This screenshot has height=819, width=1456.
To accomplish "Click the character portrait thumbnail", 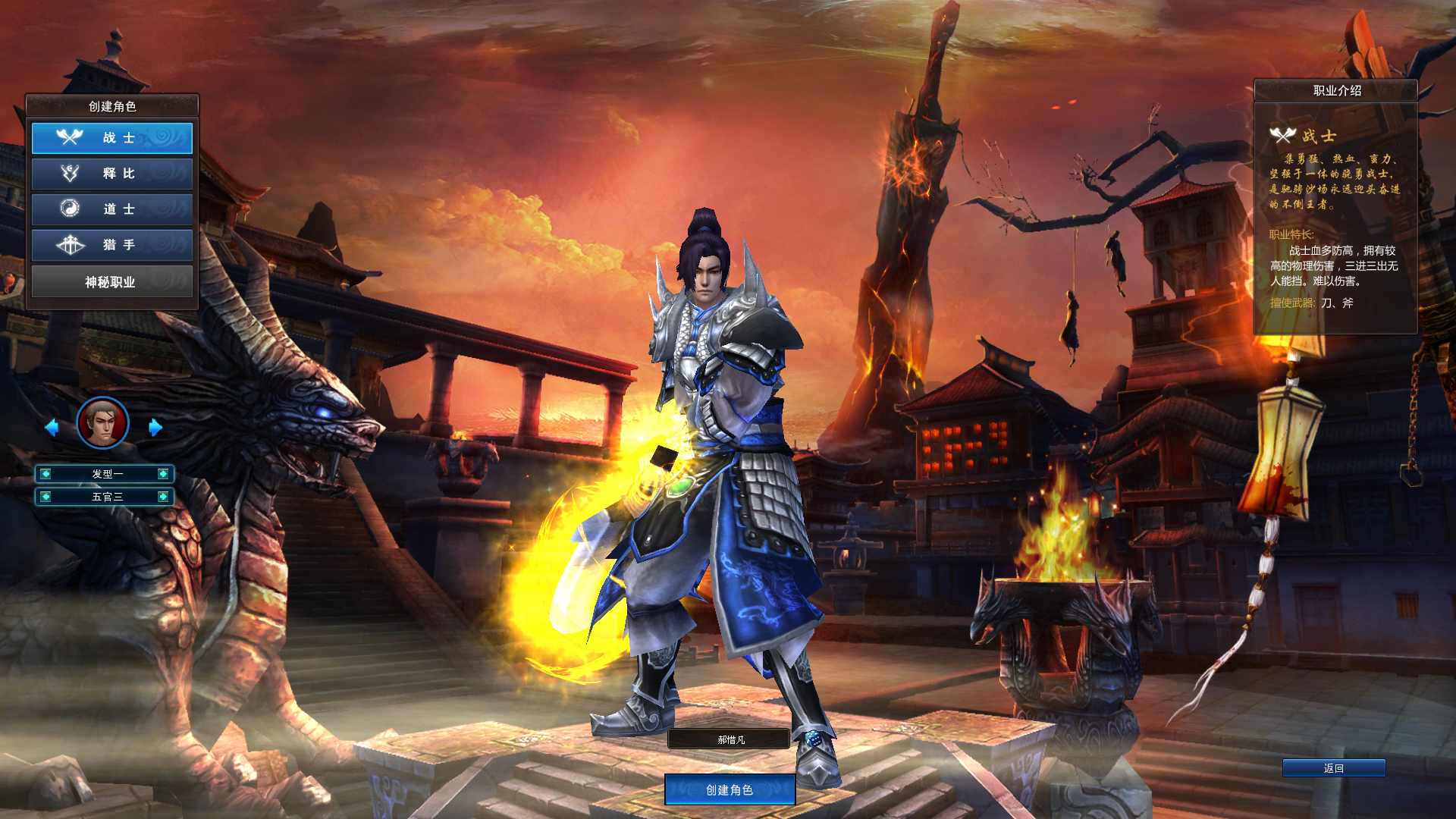I will 102,423.
